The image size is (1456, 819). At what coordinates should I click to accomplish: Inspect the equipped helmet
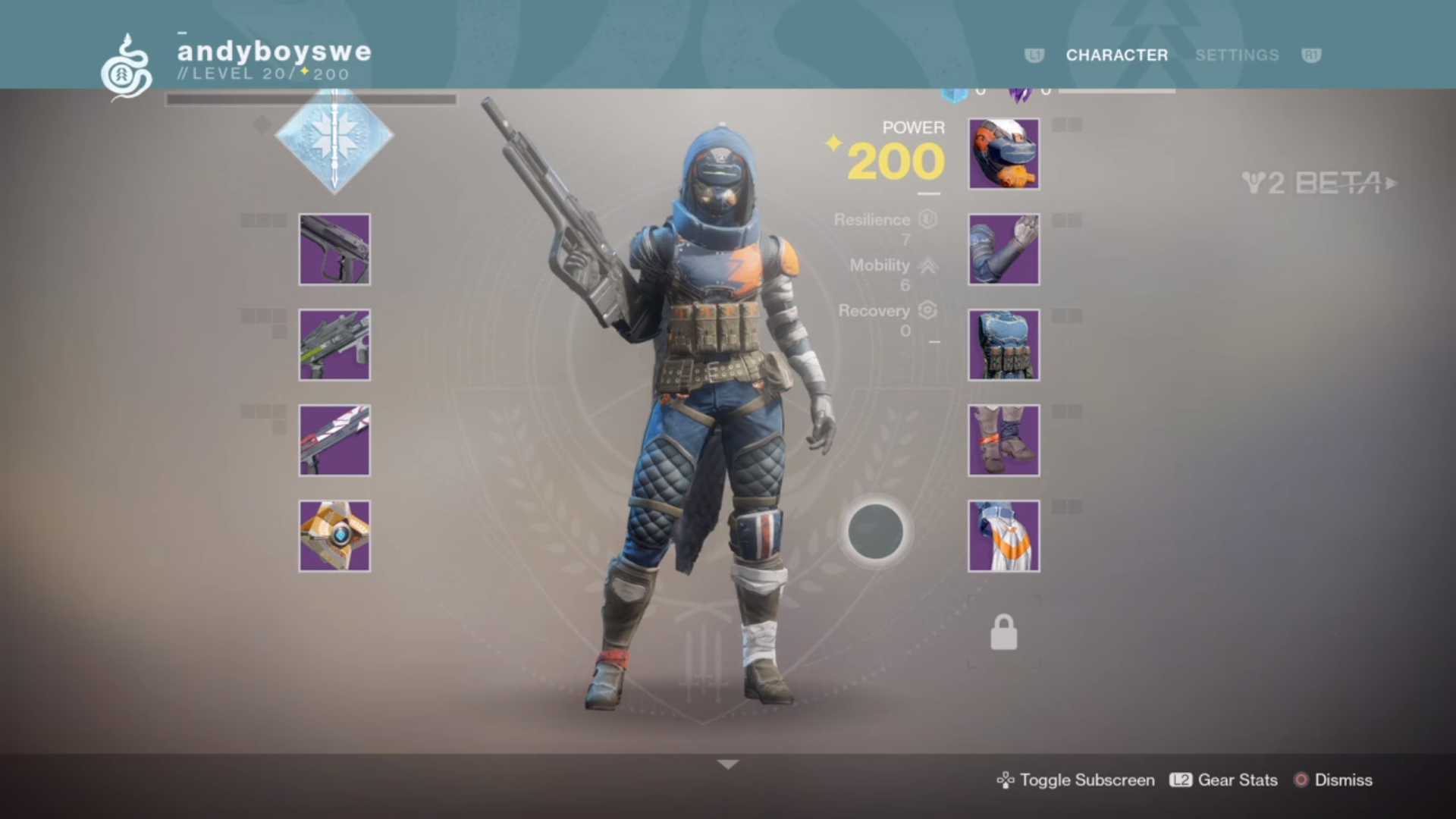click(x=1003, y=154)
